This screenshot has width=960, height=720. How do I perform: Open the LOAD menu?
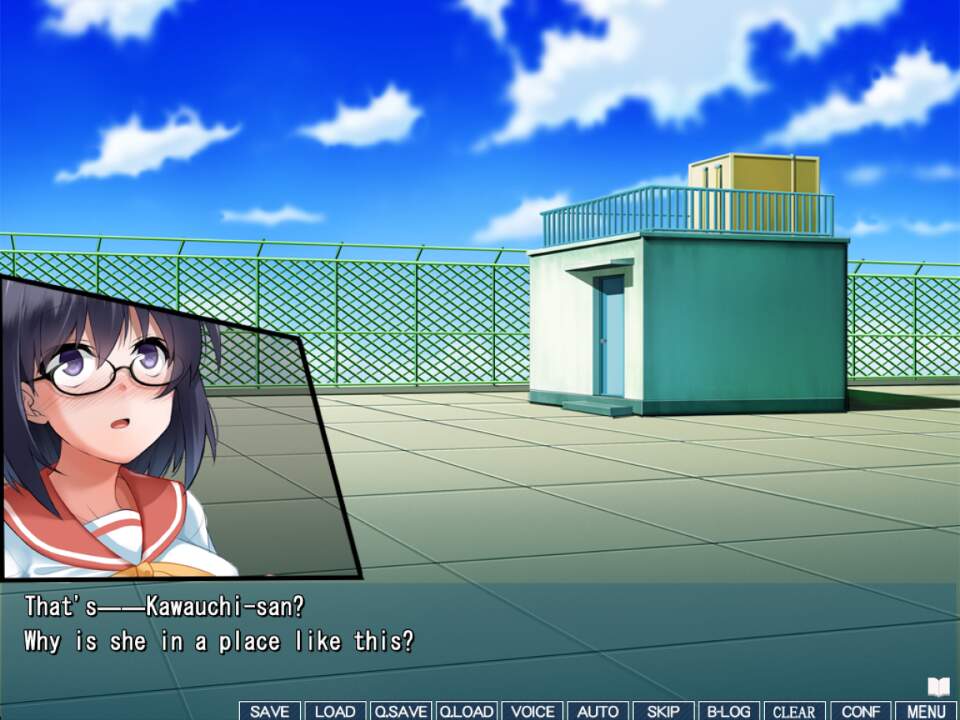[x=335, y=711]
